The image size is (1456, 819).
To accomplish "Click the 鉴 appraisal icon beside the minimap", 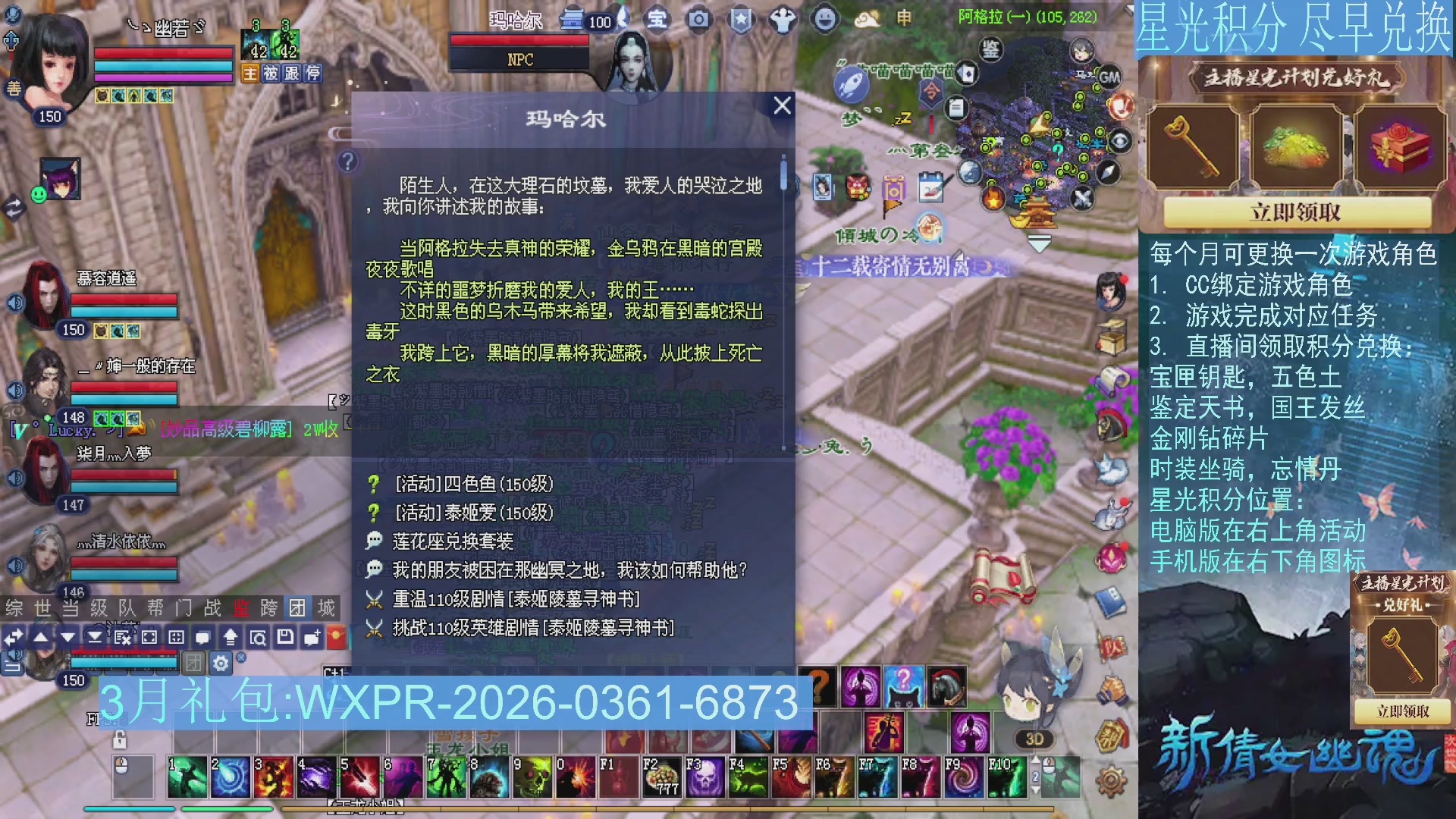I will click(991, 50).
